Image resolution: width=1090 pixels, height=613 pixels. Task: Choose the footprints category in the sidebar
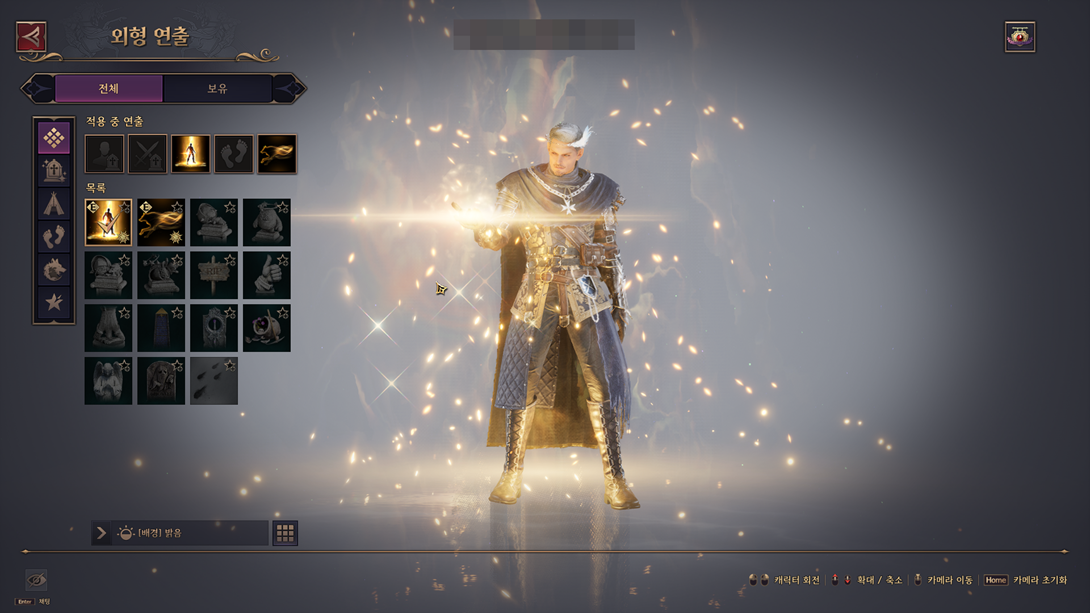click(x=54, y=237)
